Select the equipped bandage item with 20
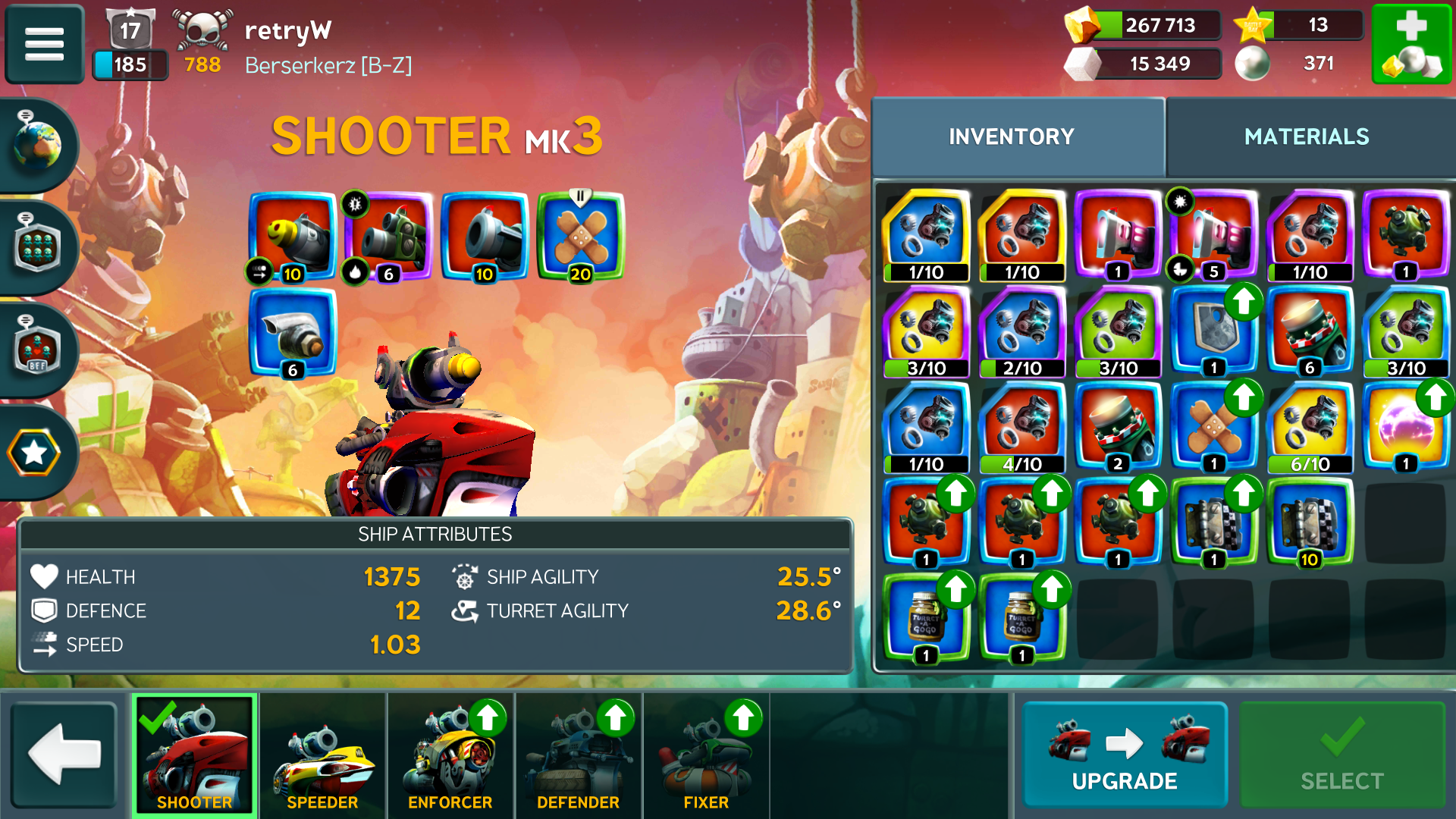Screen dimensions: 1456x819 [580, 237]
